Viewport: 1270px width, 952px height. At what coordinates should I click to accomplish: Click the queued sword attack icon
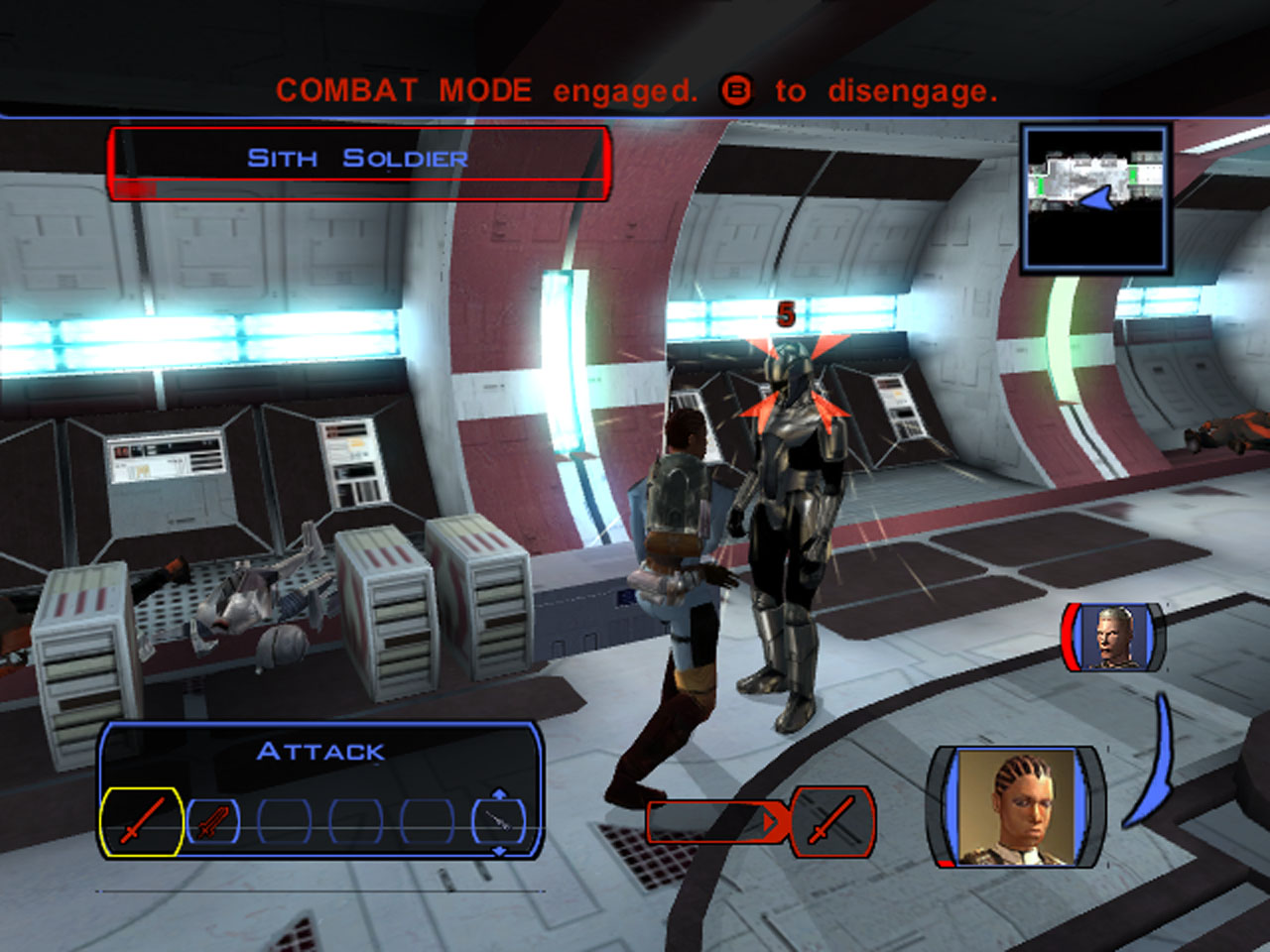(x=831, y=821)
